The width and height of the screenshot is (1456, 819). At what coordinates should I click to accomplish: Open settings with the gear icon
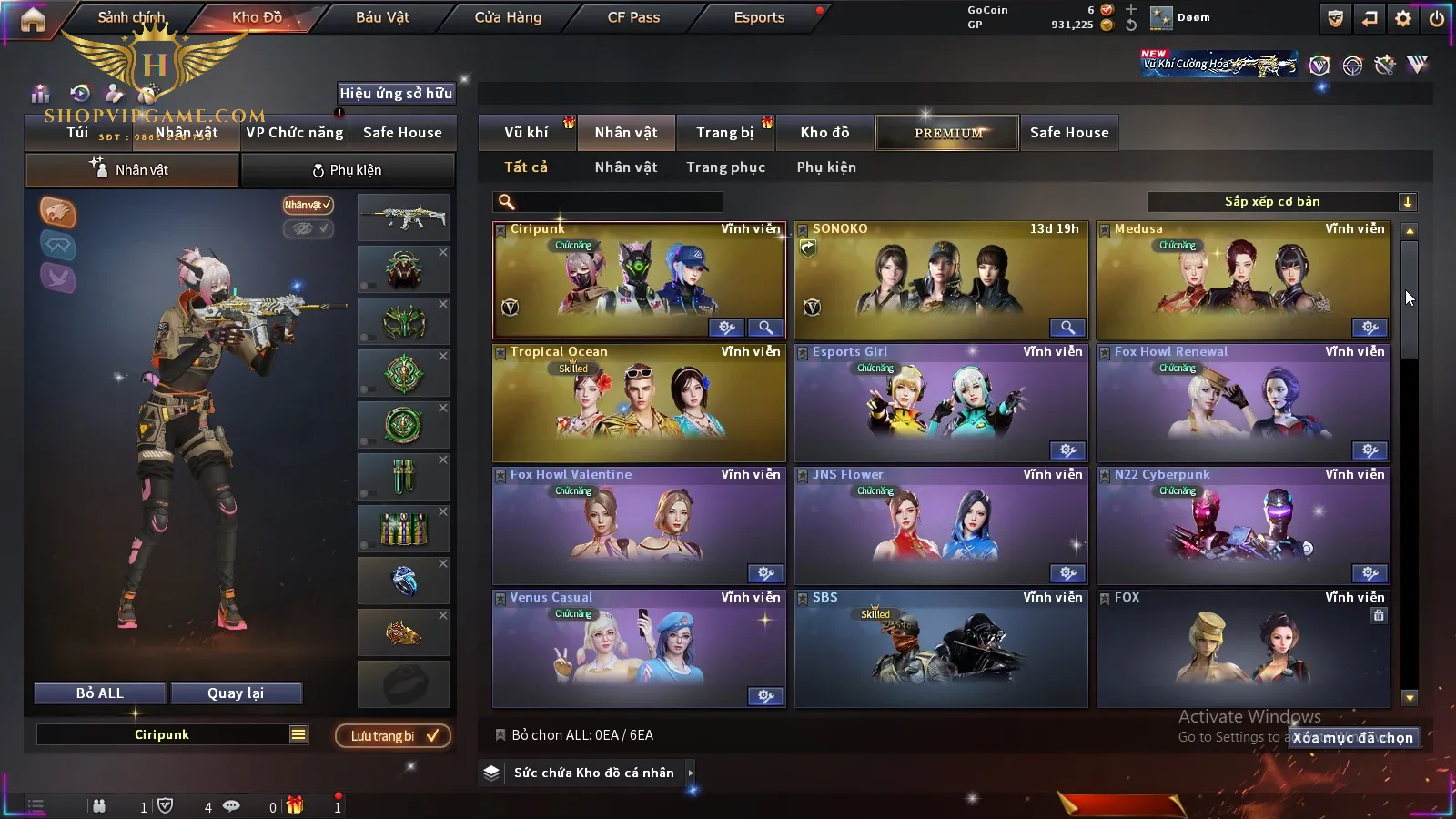tap(1403, 18)
